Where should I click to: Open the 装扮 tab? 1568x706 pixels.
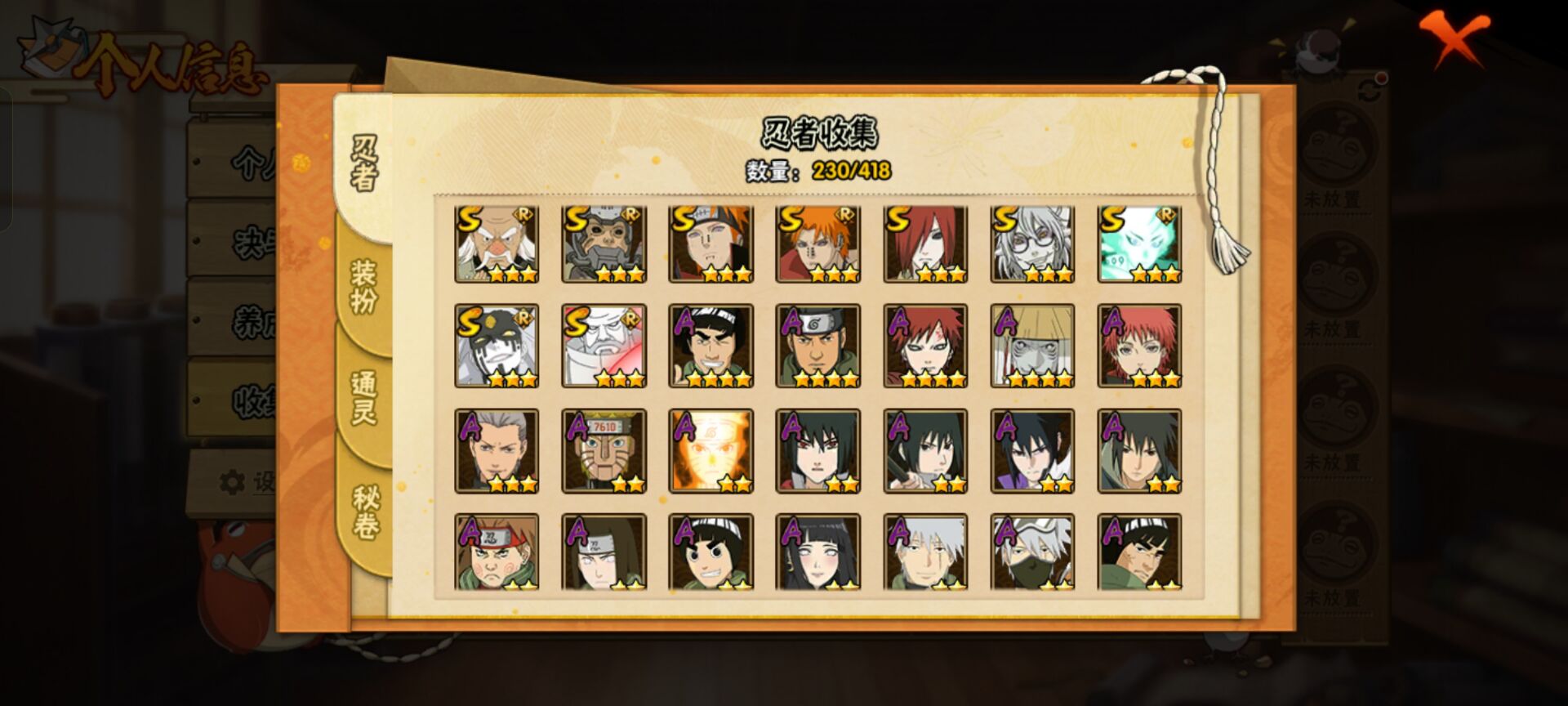coord(364,286)
